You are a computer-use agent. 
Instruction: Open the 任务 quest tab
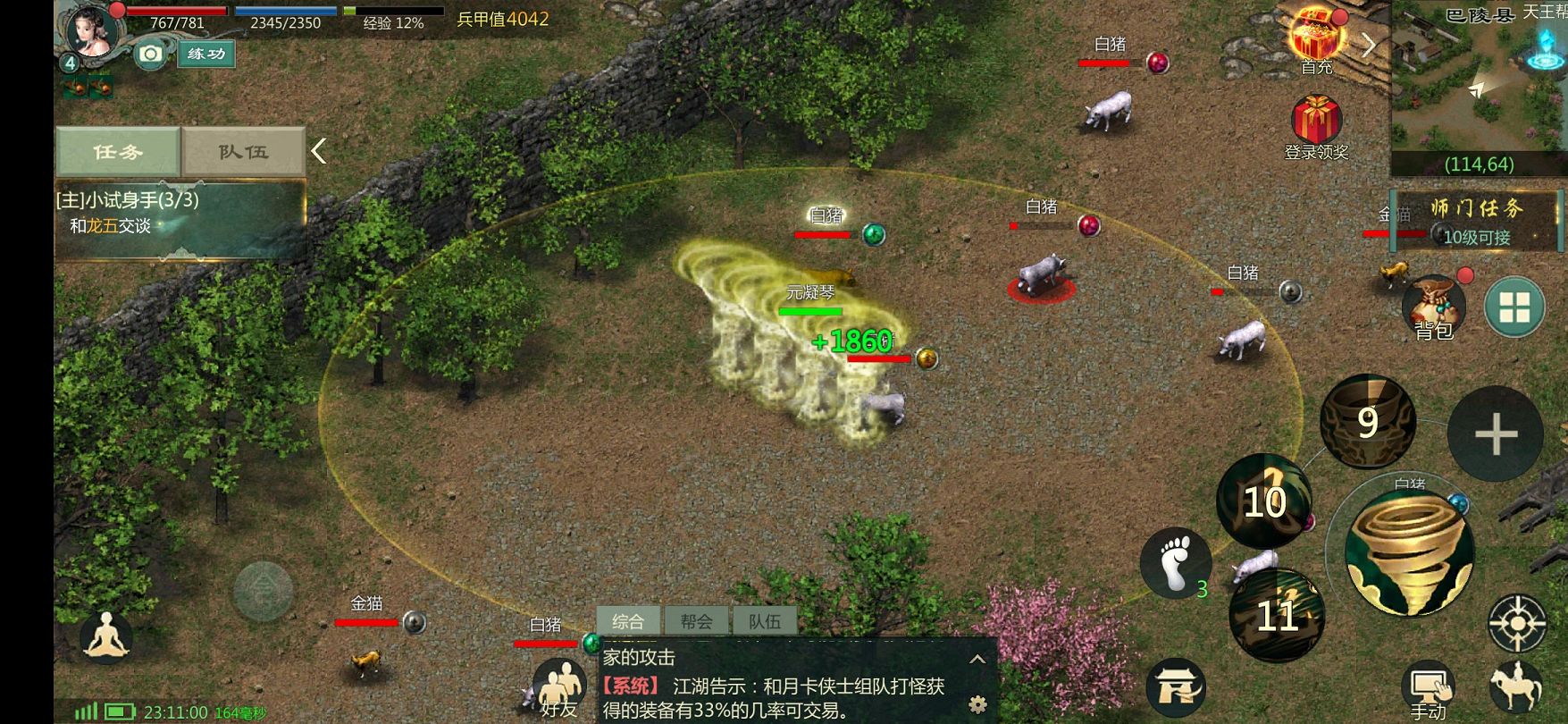point(118,151)
